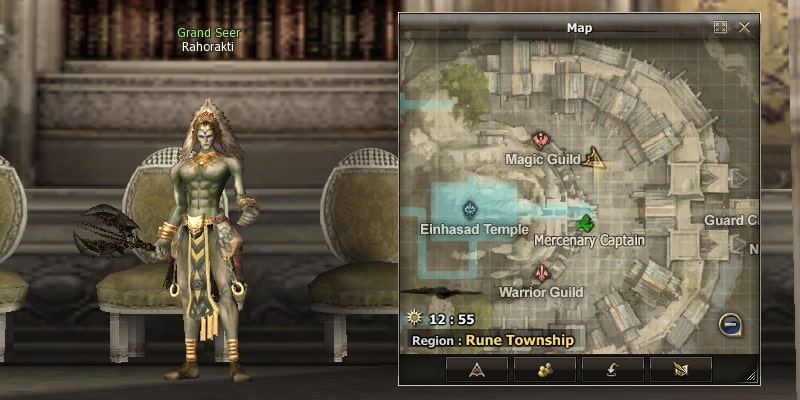
Task: Zoom out the map with minus button
Action: click(x=729, y=324)
